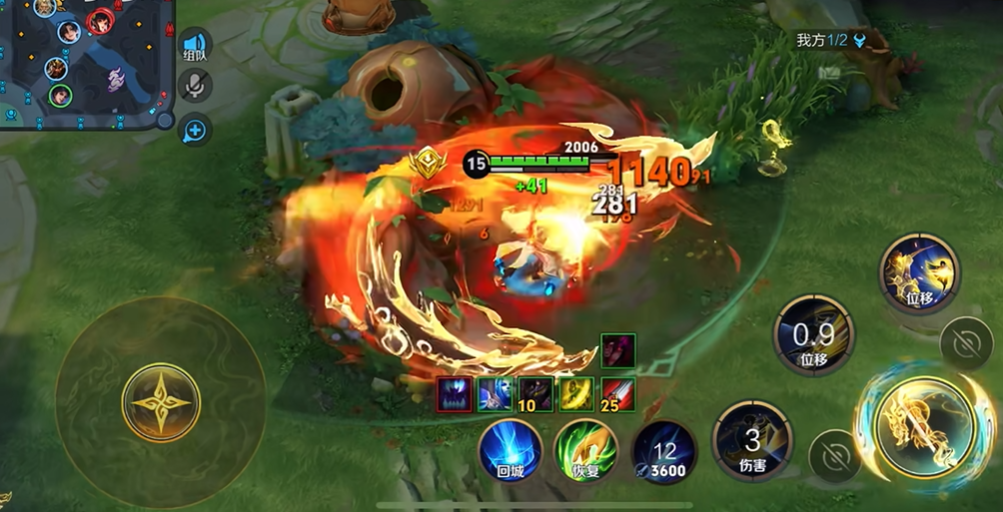The image size is (1003, 512).
Task: Use the 恢复 heal spell
Action: (586, 450)
